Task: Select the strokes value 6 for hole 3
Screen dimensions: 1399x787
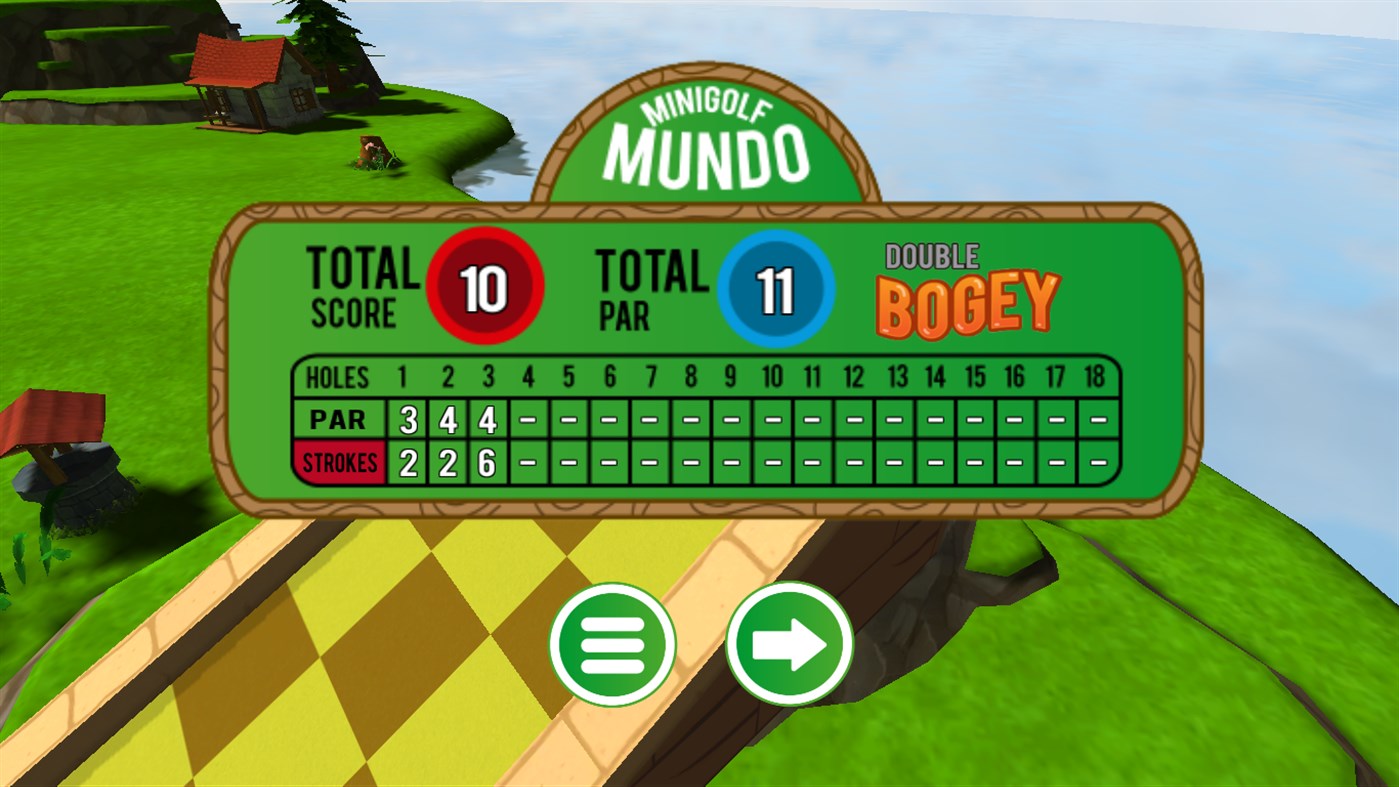Action: [487, 462]
